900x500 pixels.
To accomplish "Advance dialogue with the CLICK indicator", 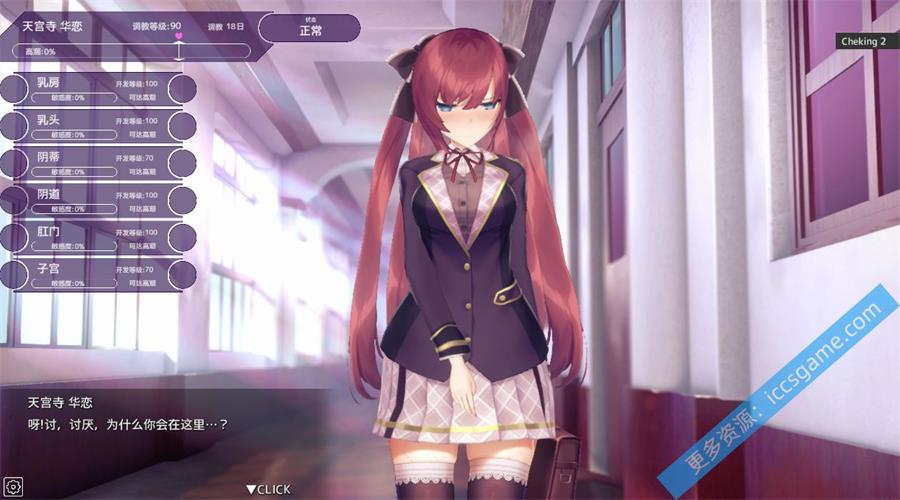I will 269,489.
